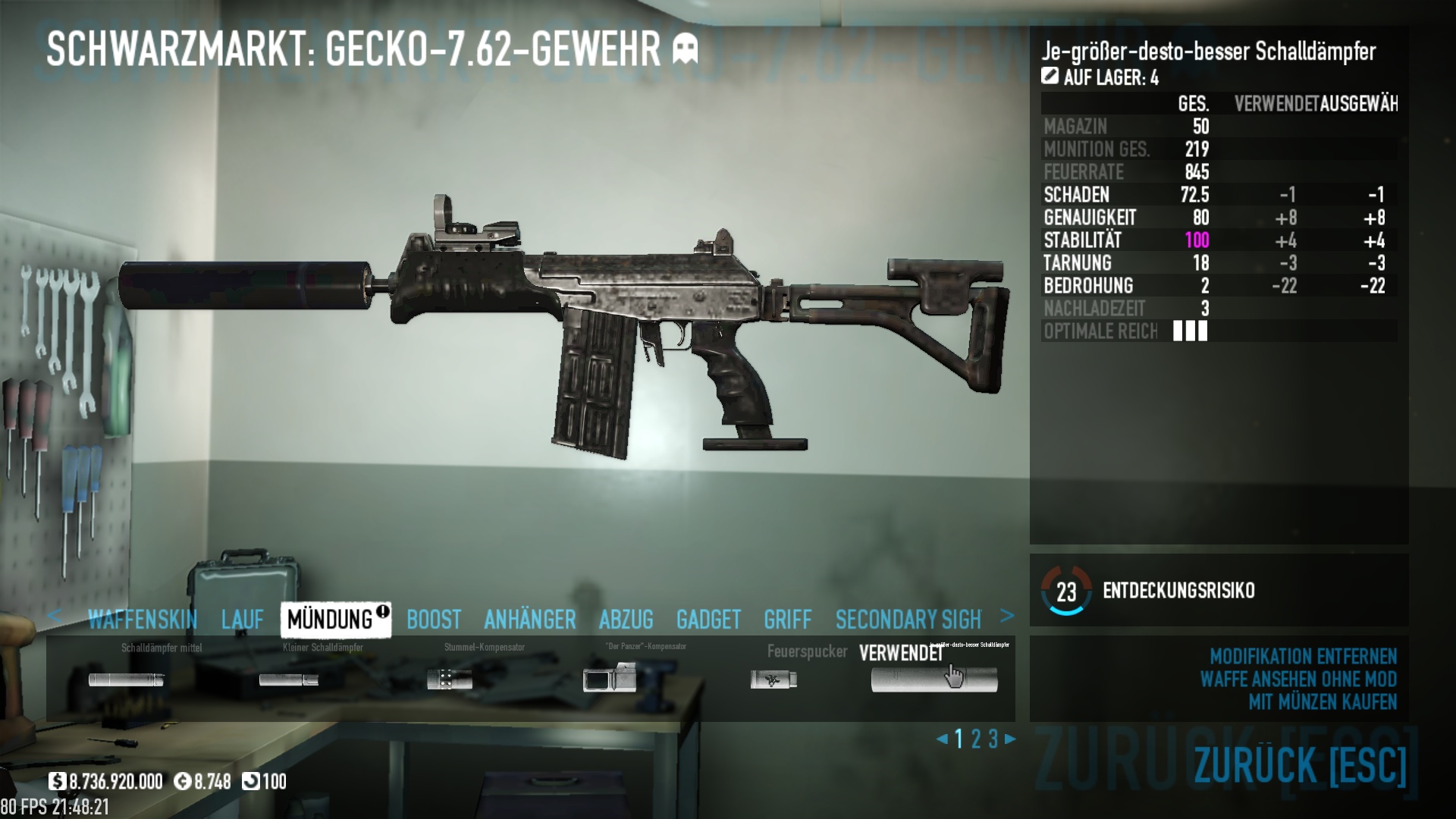The image size is (1456, 819).
Task: Open the Secondary Sight tab
Action: click(x=908, y=620)
